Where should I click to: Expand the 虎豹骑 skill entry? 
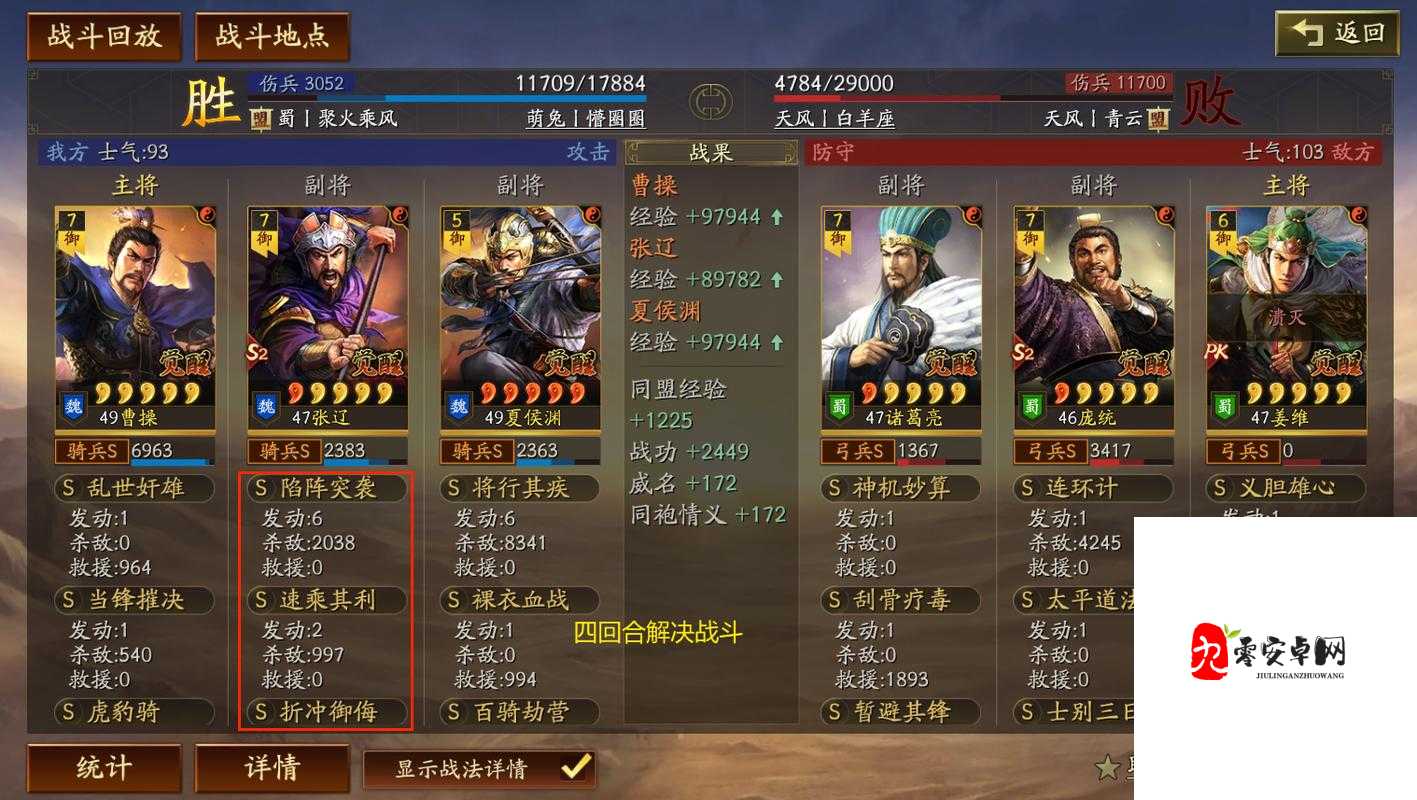(133, 712)
